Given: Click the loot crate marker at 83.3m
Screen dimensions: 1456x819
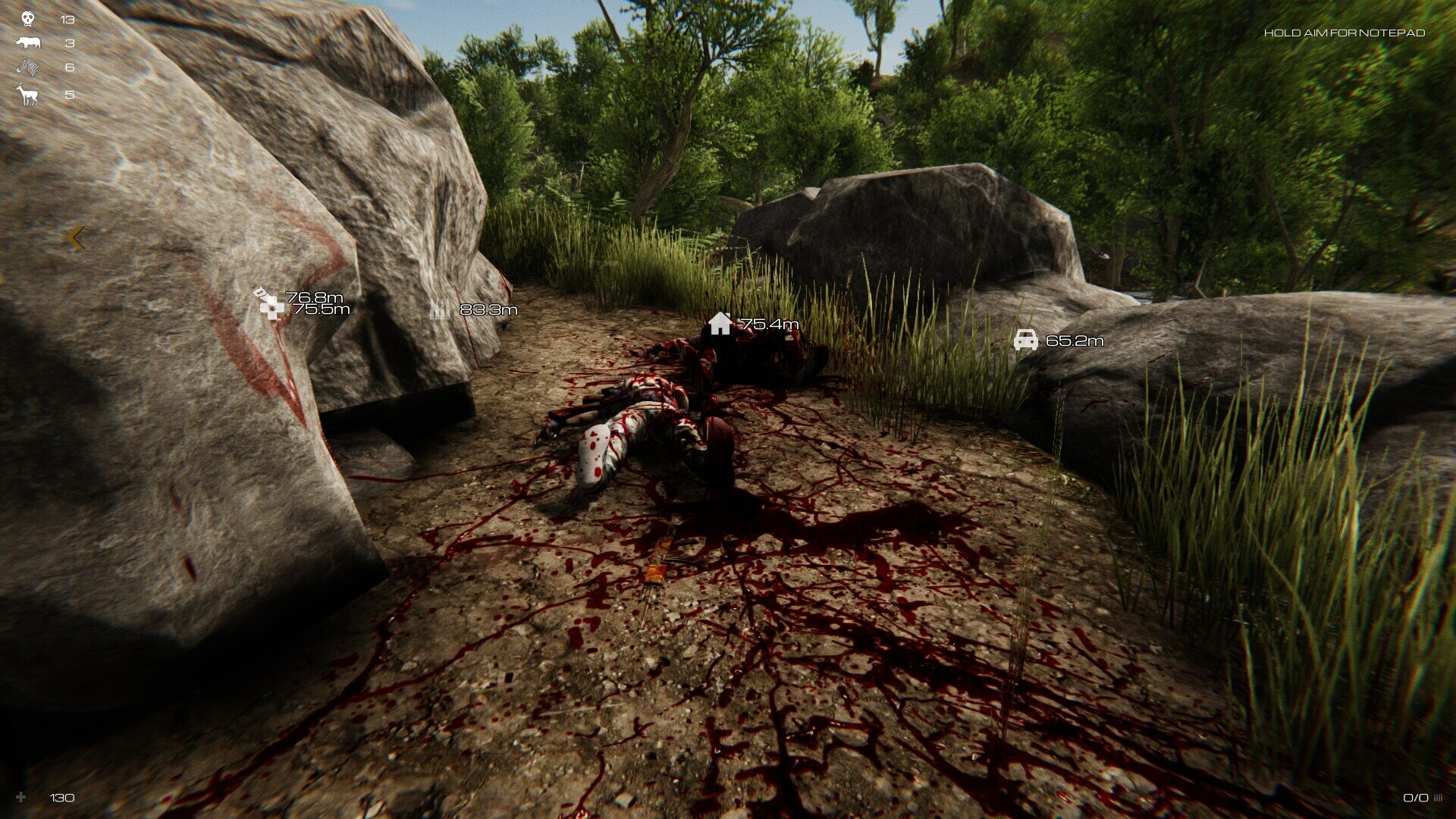Looking at the screenshot, I should [x=442, y=309].
